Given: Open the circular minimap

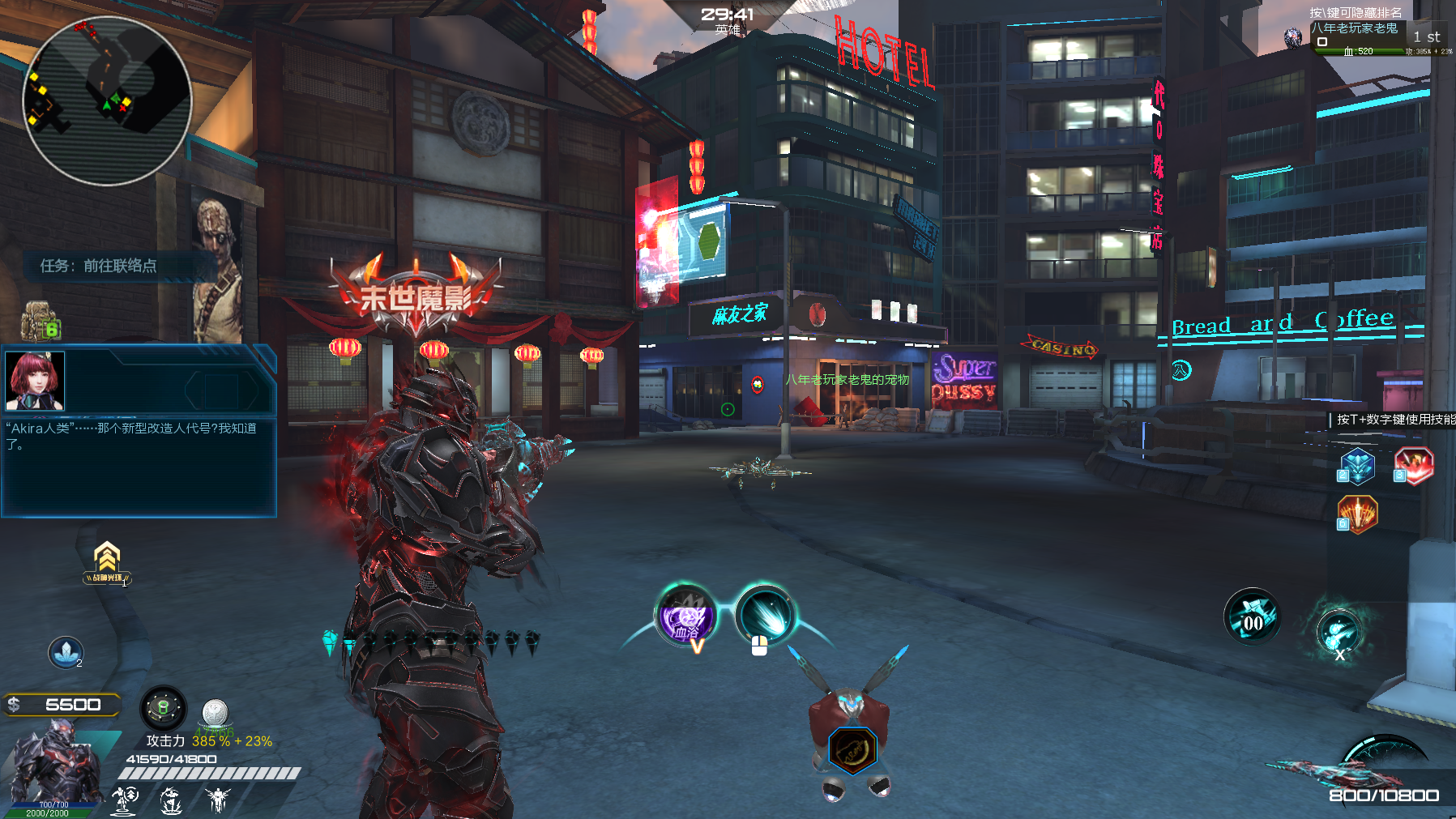Looking at the screenshot, I should [x=107, y=101].
